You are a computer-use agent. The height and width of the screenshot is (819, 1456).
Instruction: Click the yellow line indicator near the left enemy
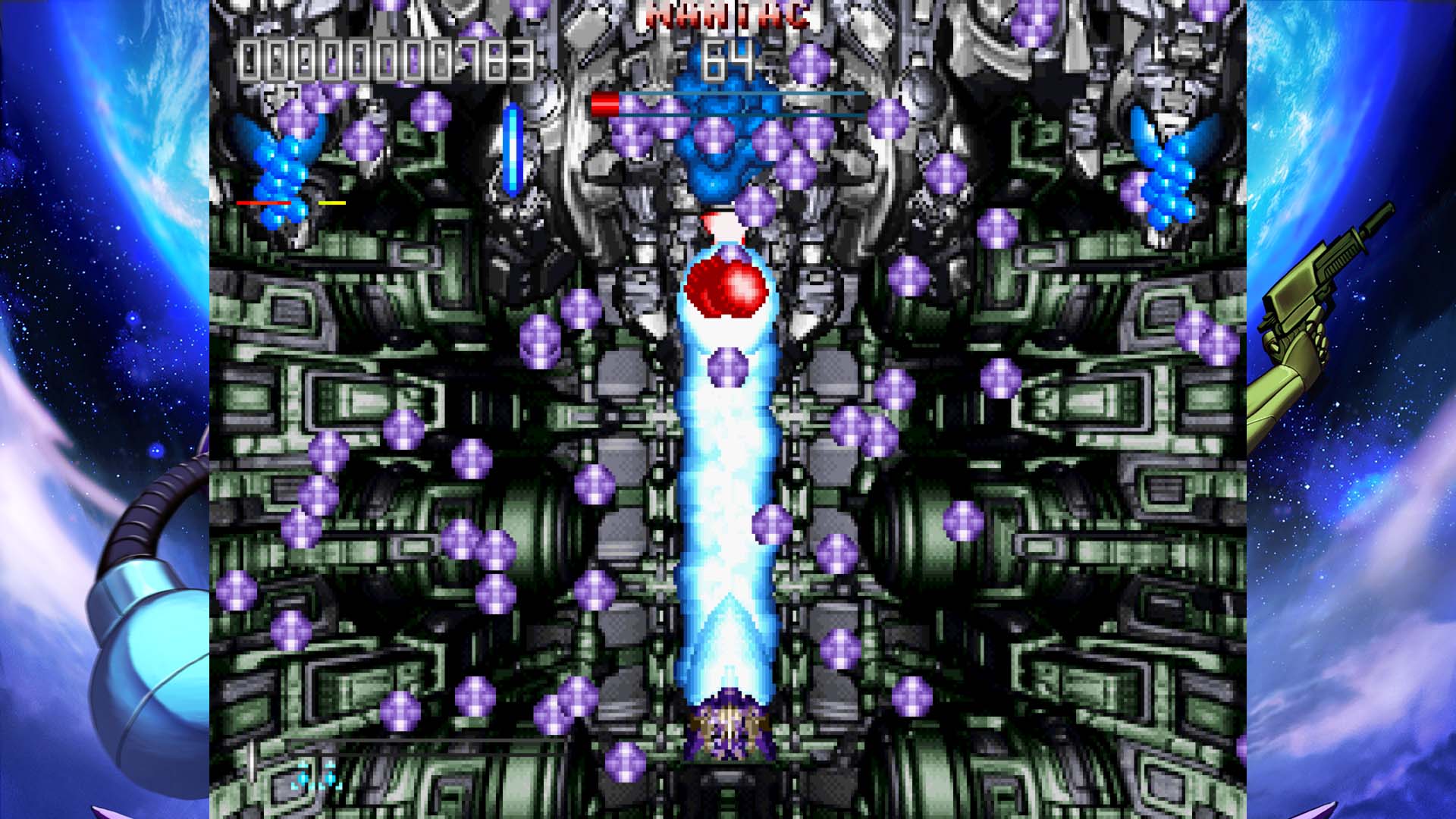[x=331, y=202]
